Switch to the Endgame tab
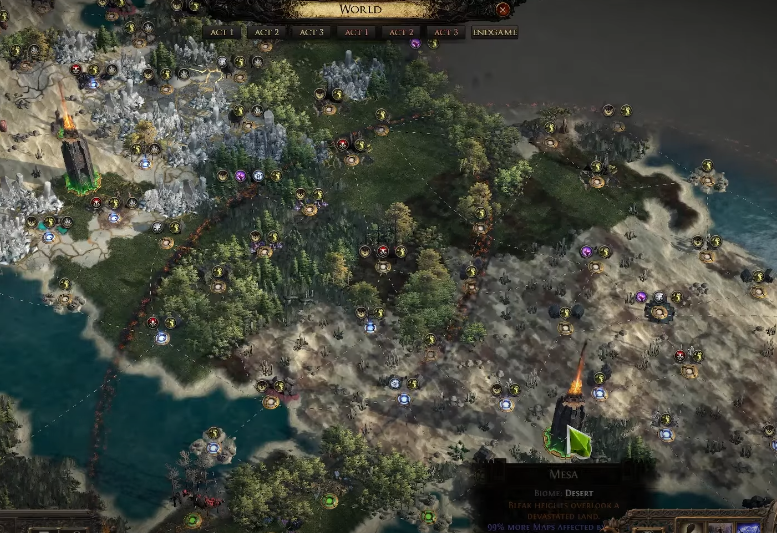777x533 pixels. click(494, 32)
